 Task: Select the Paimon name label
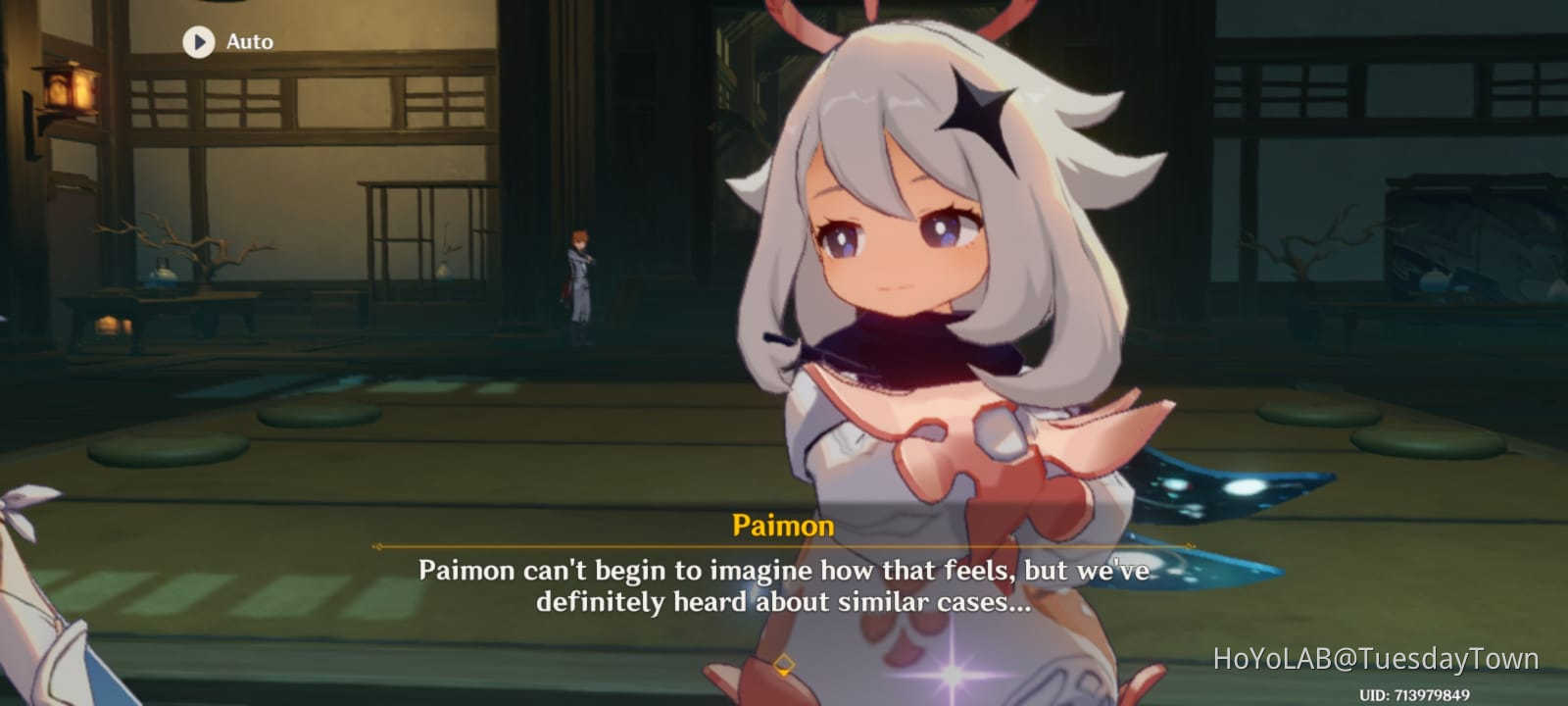784,526
